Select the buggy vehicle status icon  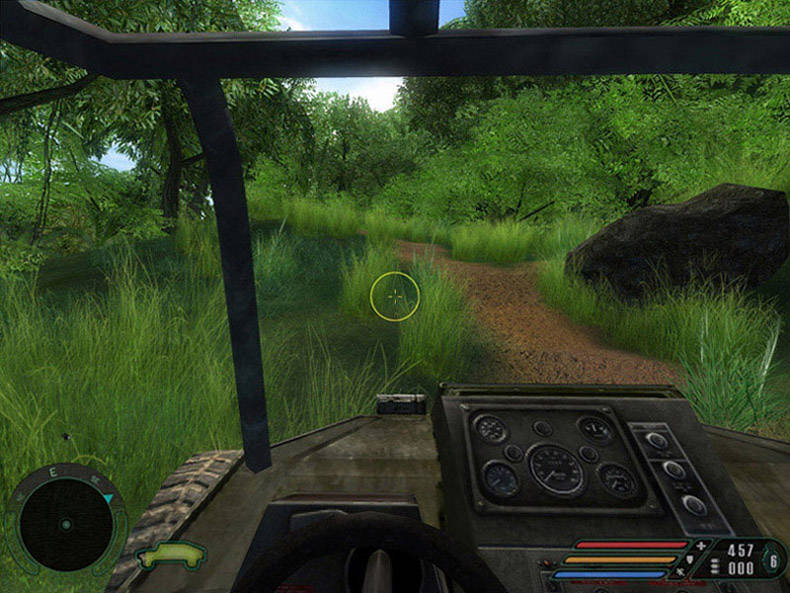171,554
